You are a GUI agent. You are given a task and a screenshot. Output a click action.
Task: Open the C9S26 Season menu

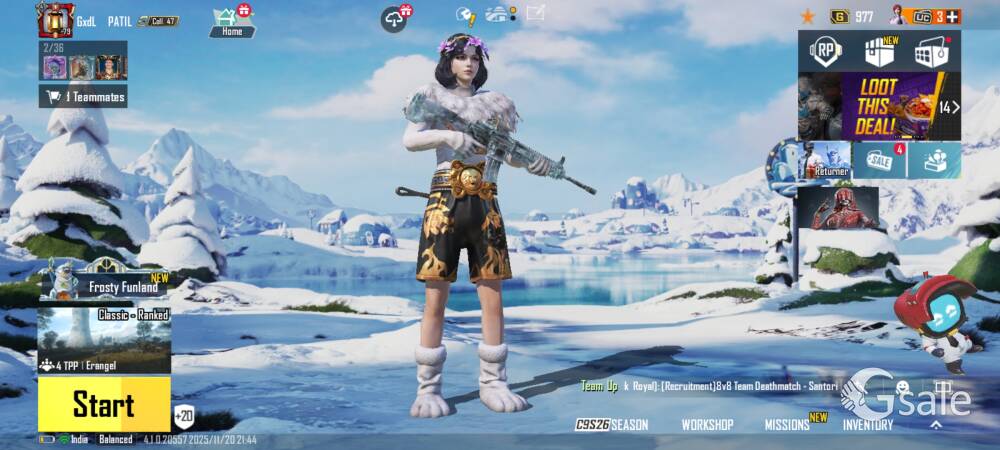point(612,425)
